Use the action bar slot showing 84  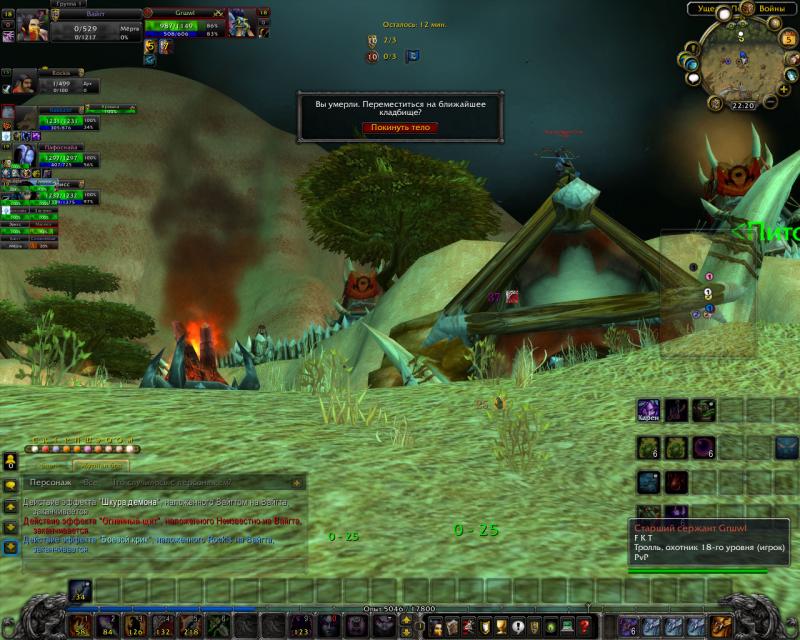107,628
